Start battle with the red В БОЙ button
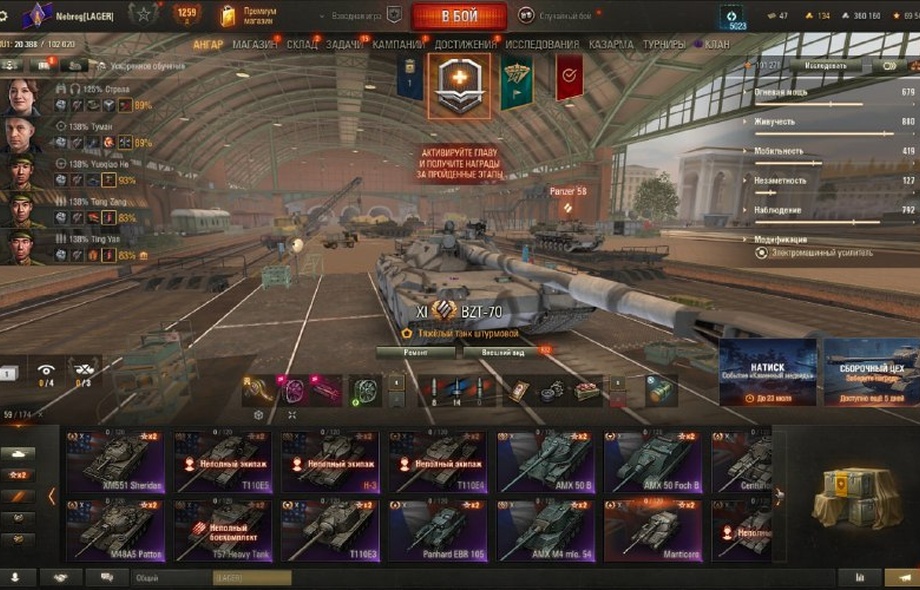This screenshot has width=920, height=590. tap(459, 16)
